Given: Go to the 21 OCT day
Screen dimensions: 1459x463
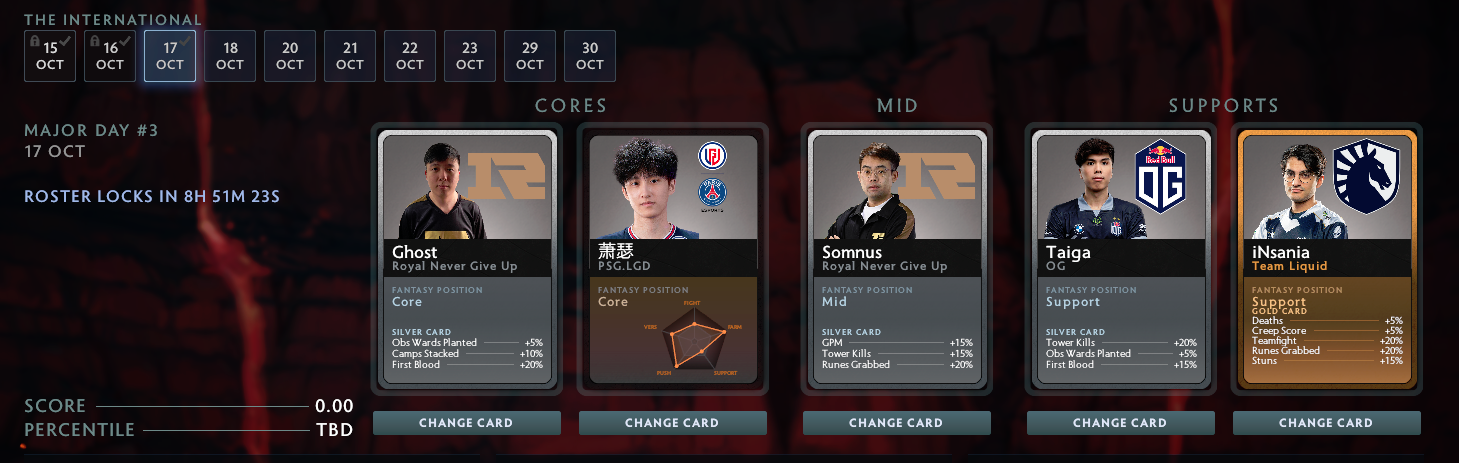Looking at the screenshot, I should (350, 56).
